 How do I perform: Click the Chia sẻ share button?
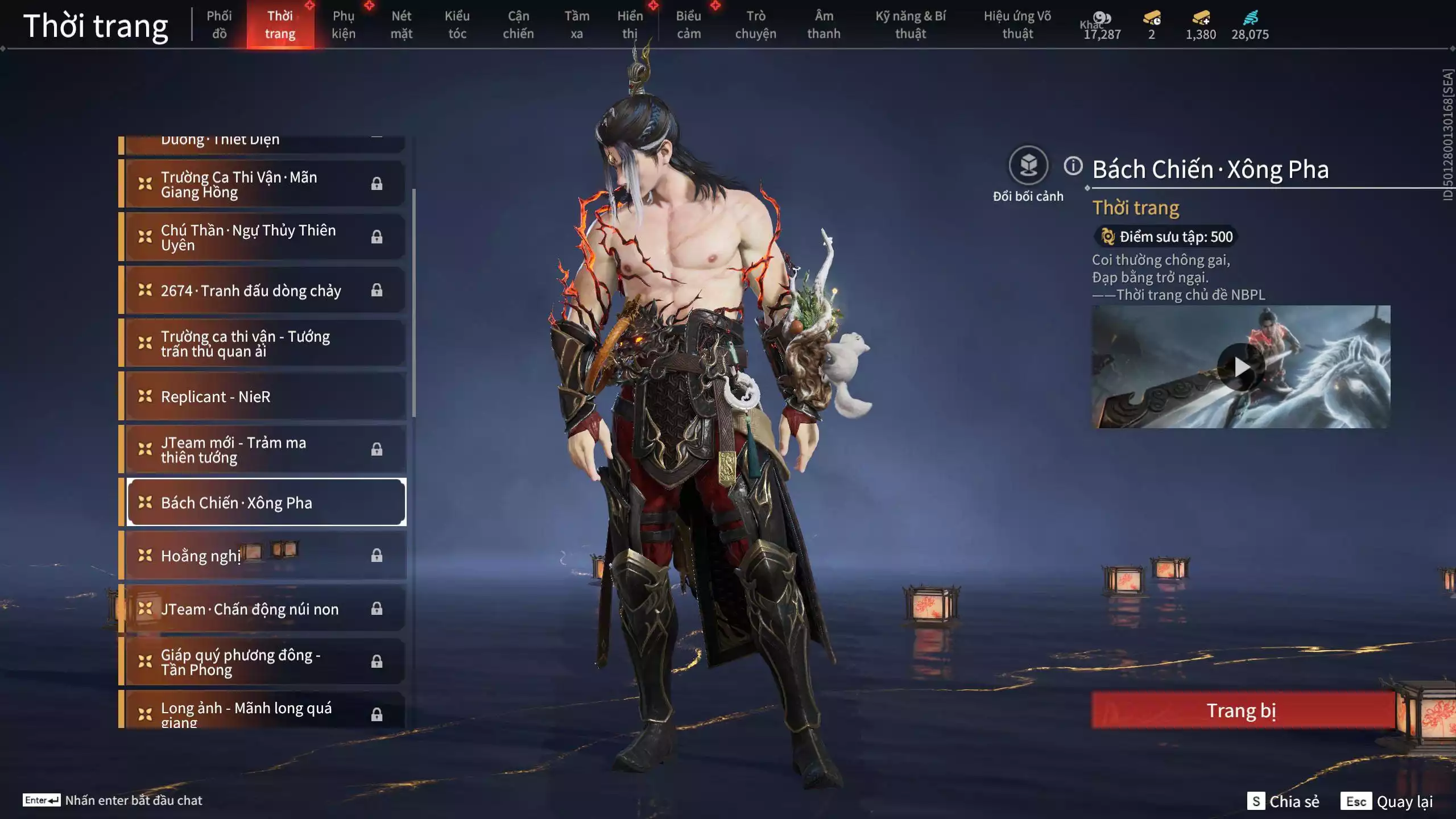tap(1284, 801)
